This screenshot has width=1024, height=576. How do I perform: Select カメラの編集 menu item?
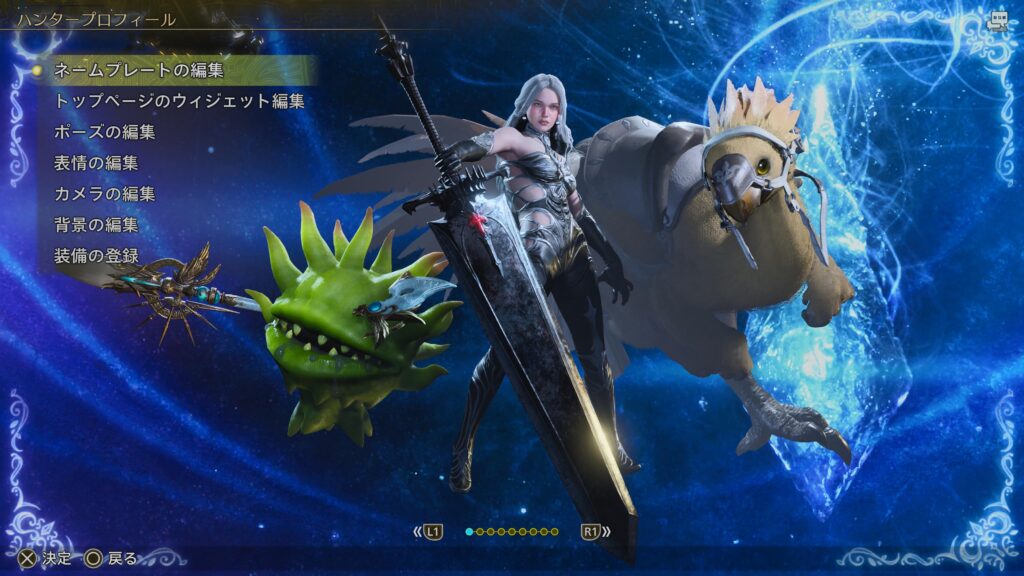click(104, 194)
